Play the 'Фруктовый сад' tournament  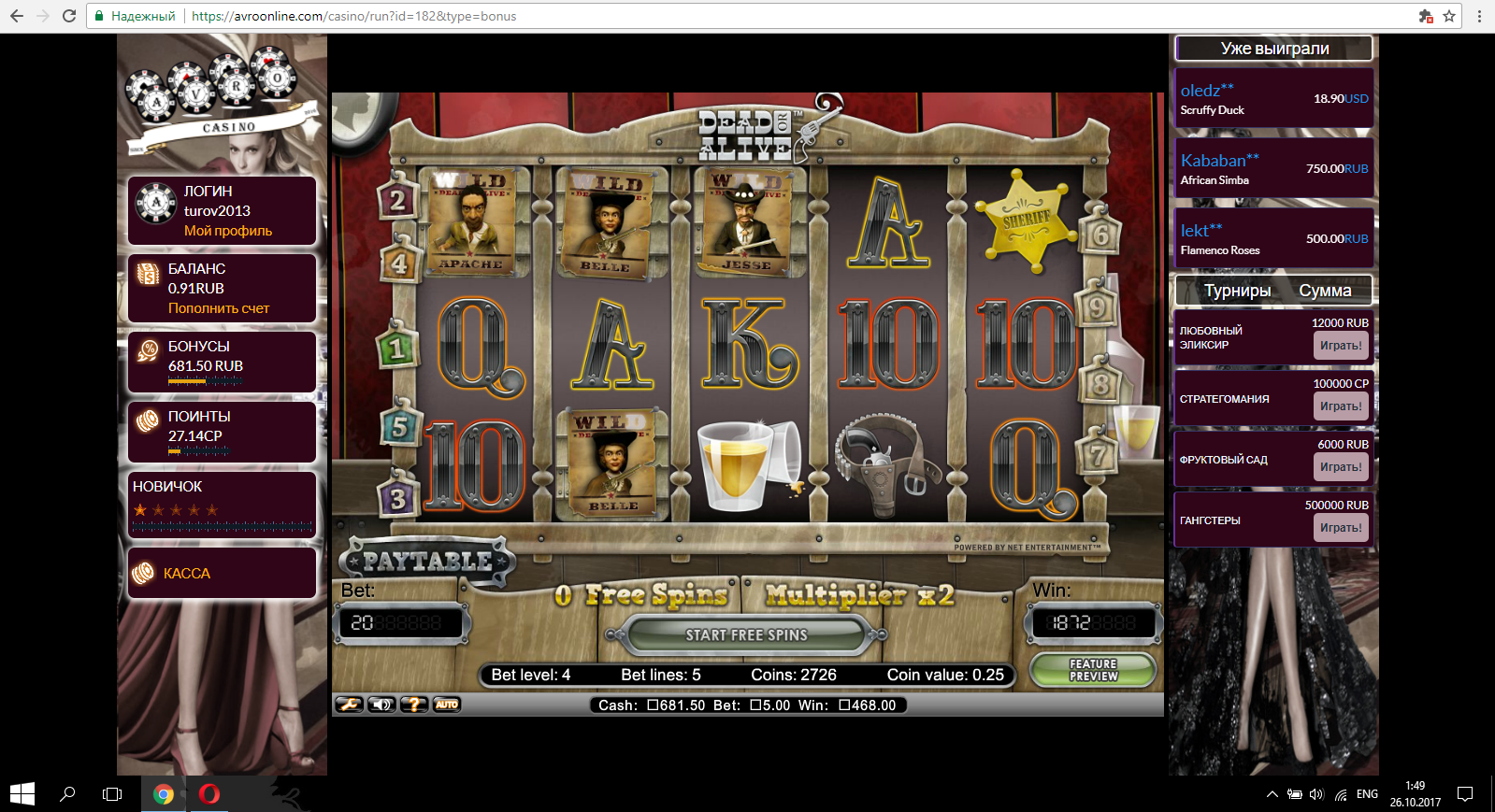1341,467
